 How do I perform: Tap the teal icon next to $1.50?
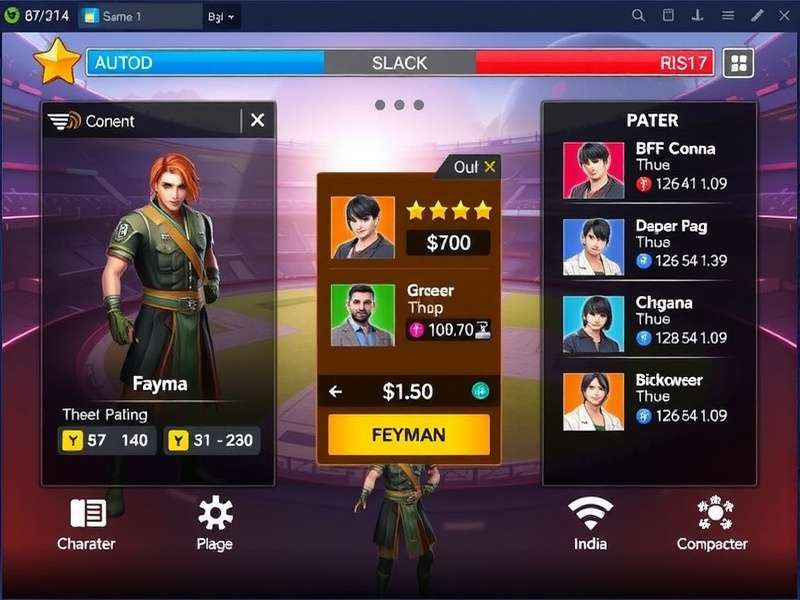pos(480,392)
